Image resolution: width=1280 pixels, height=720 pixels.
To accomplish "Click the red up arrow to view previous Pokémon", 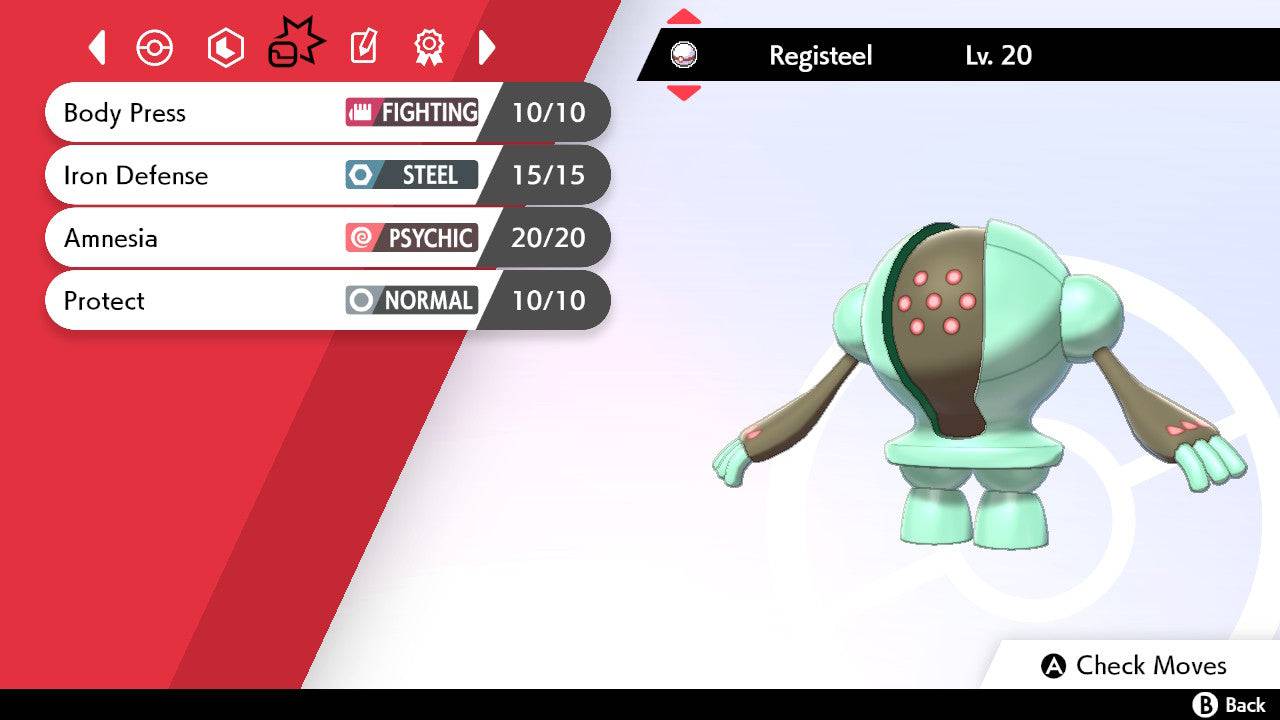I will pos(682,15).
